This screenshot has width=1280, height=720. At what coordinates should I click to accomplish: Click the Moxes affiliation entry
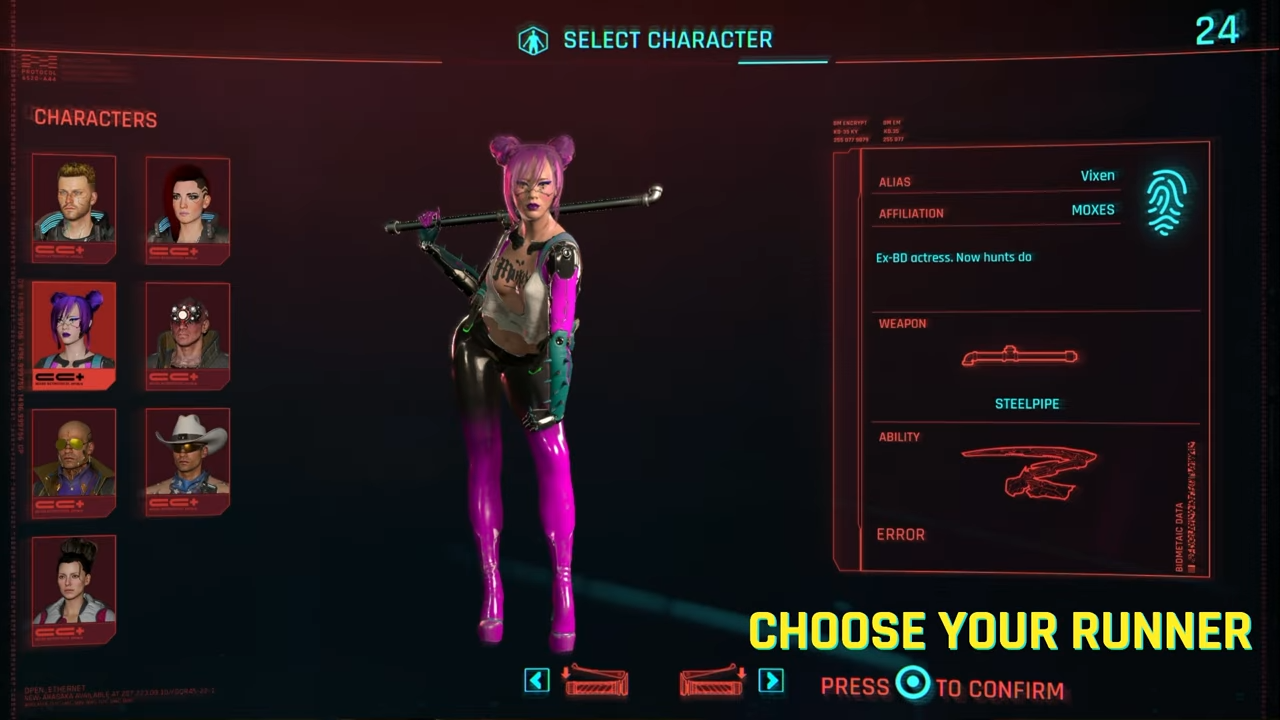[x=1092, y=209]
